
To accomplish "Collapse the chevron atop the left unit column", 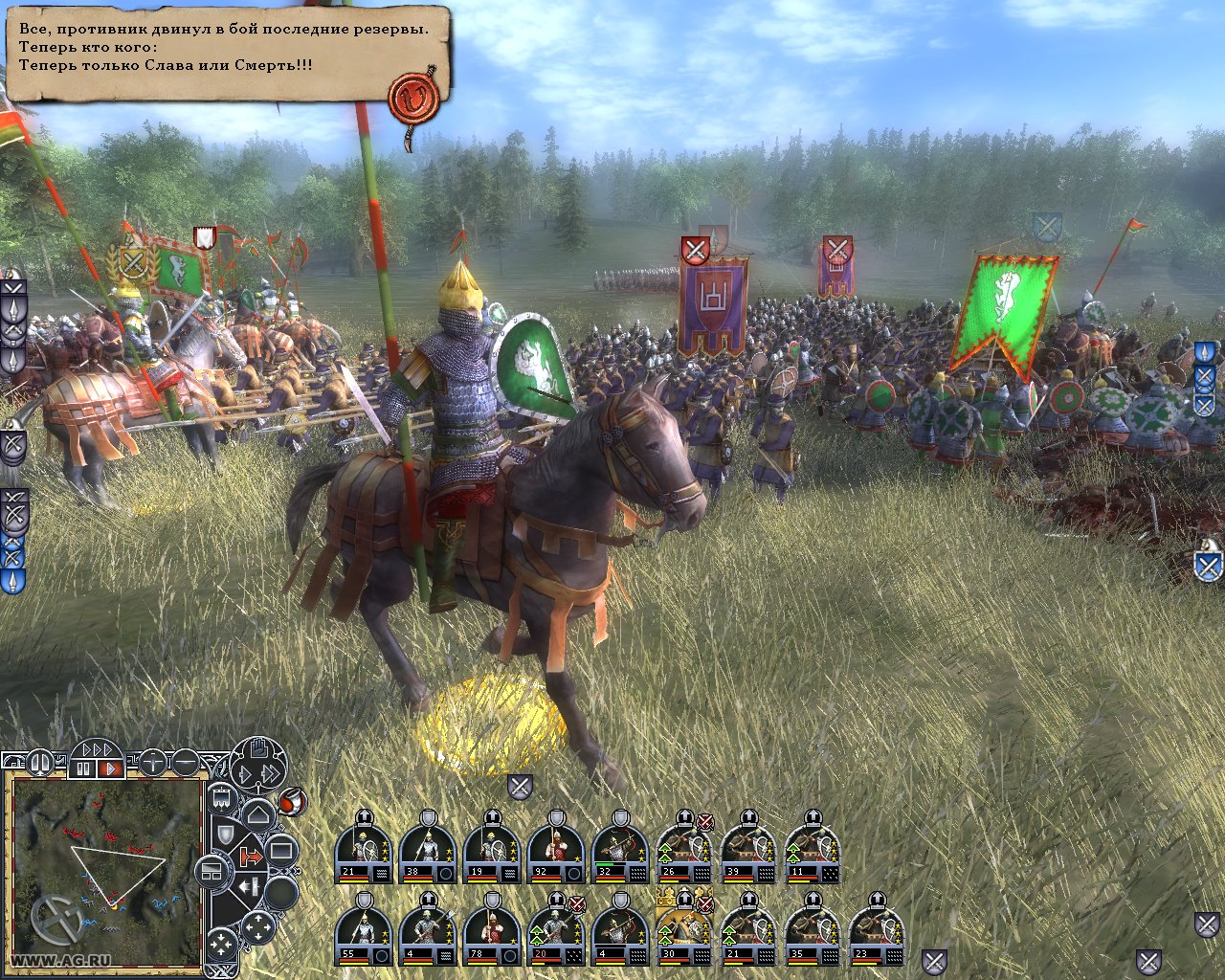I will pyautogui.click(x=14, y=285).
